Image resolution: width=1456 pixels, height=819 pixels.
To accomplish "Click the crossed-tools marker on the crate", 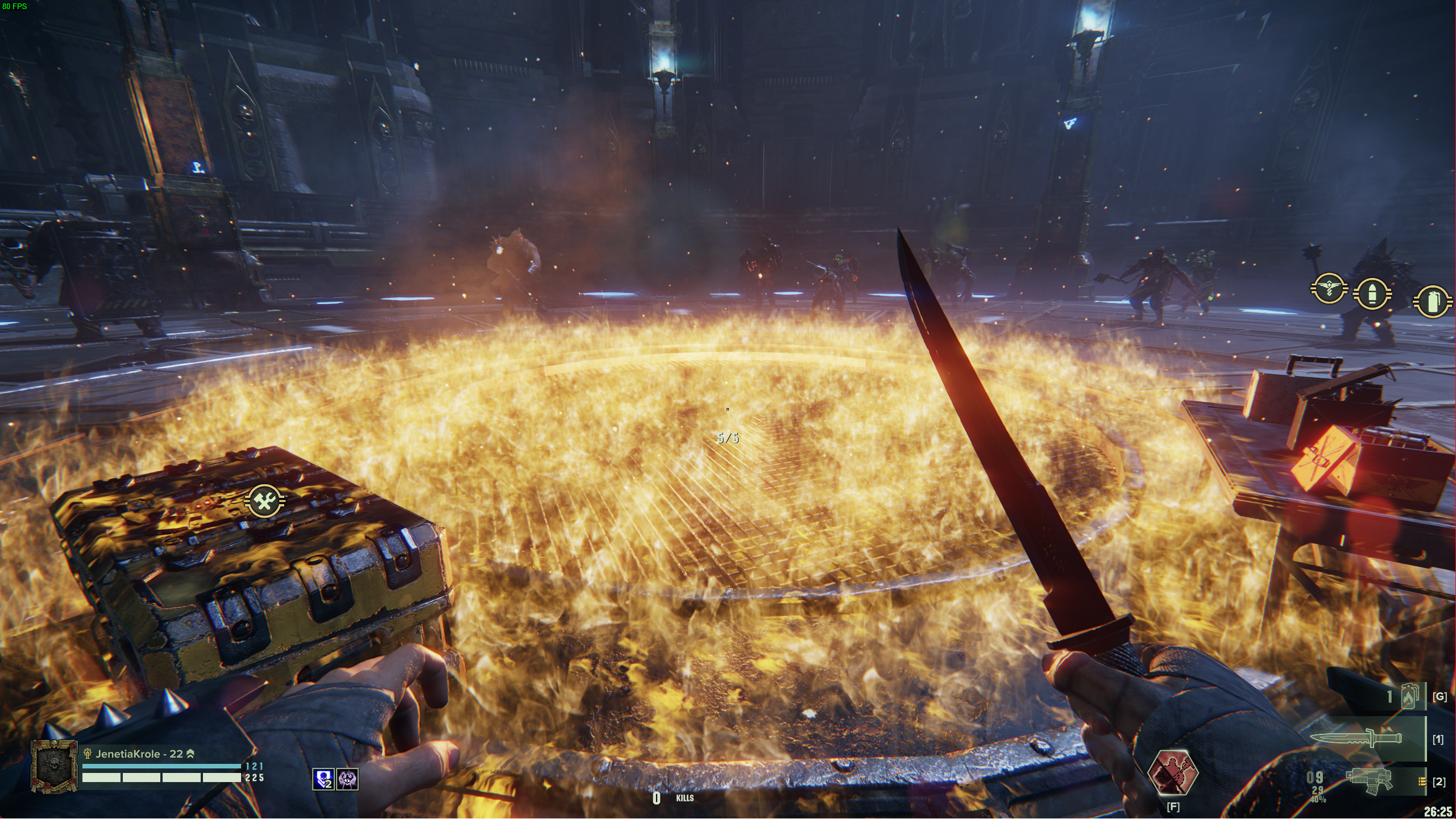I will (264, 501).
